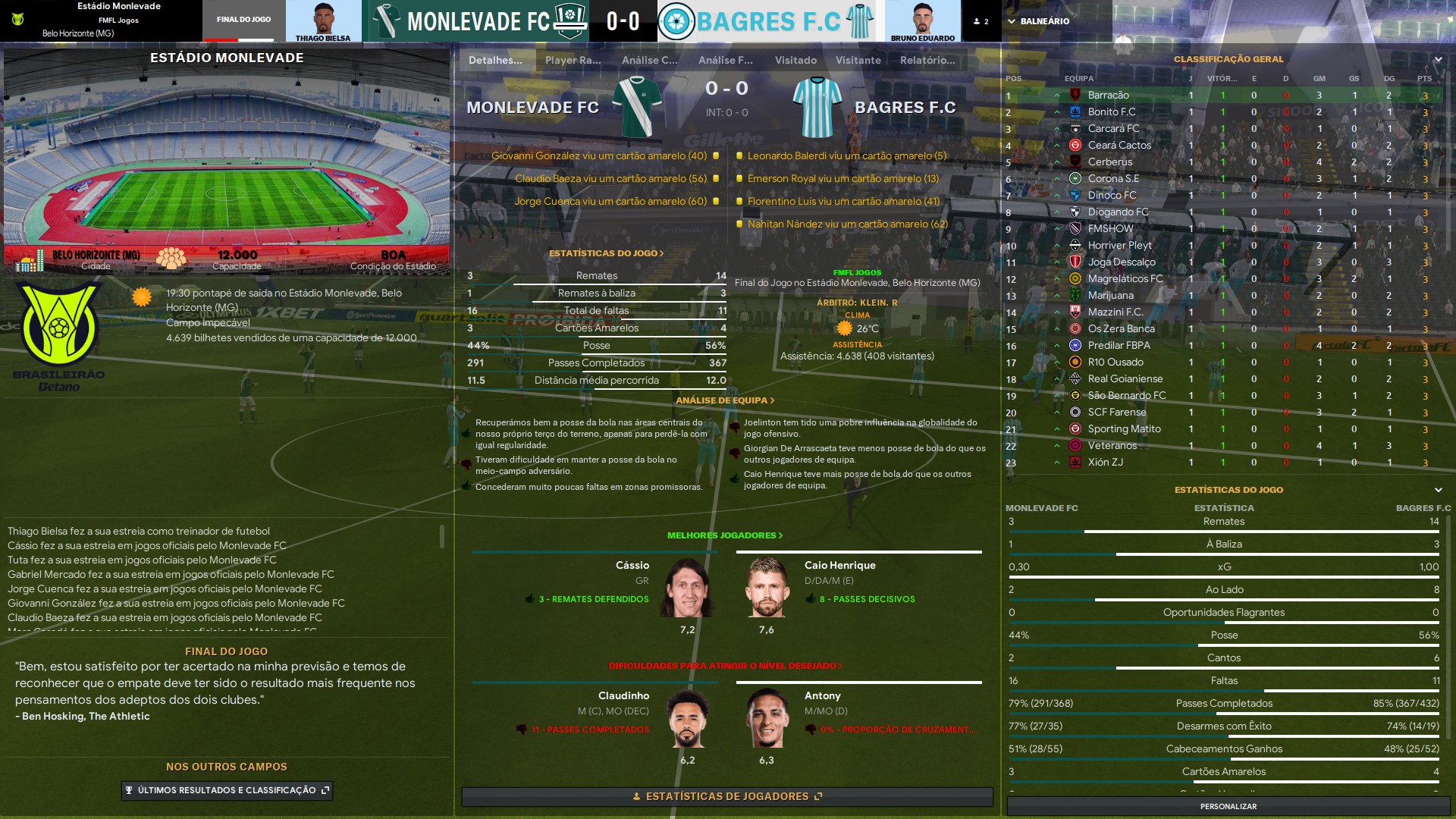Select the Visitado tab
The image size is (1456, 819).
[795, 60]
